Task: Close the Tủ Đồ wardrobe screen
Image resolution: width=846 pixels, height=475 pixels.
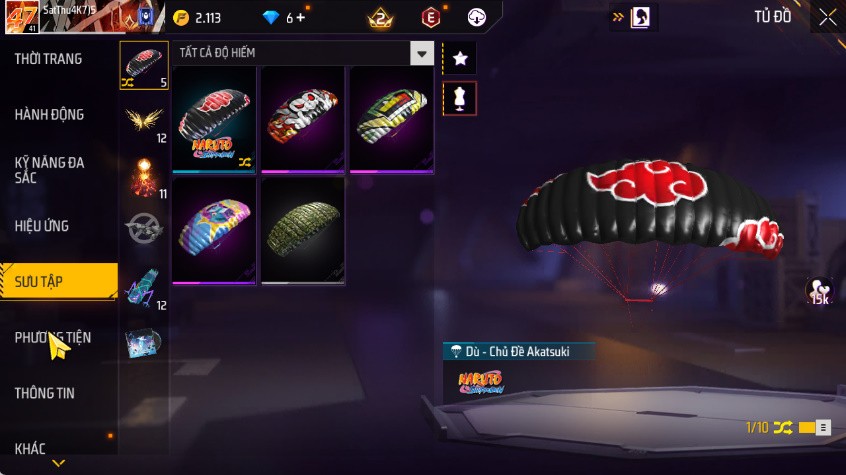Action: (828, 17)
